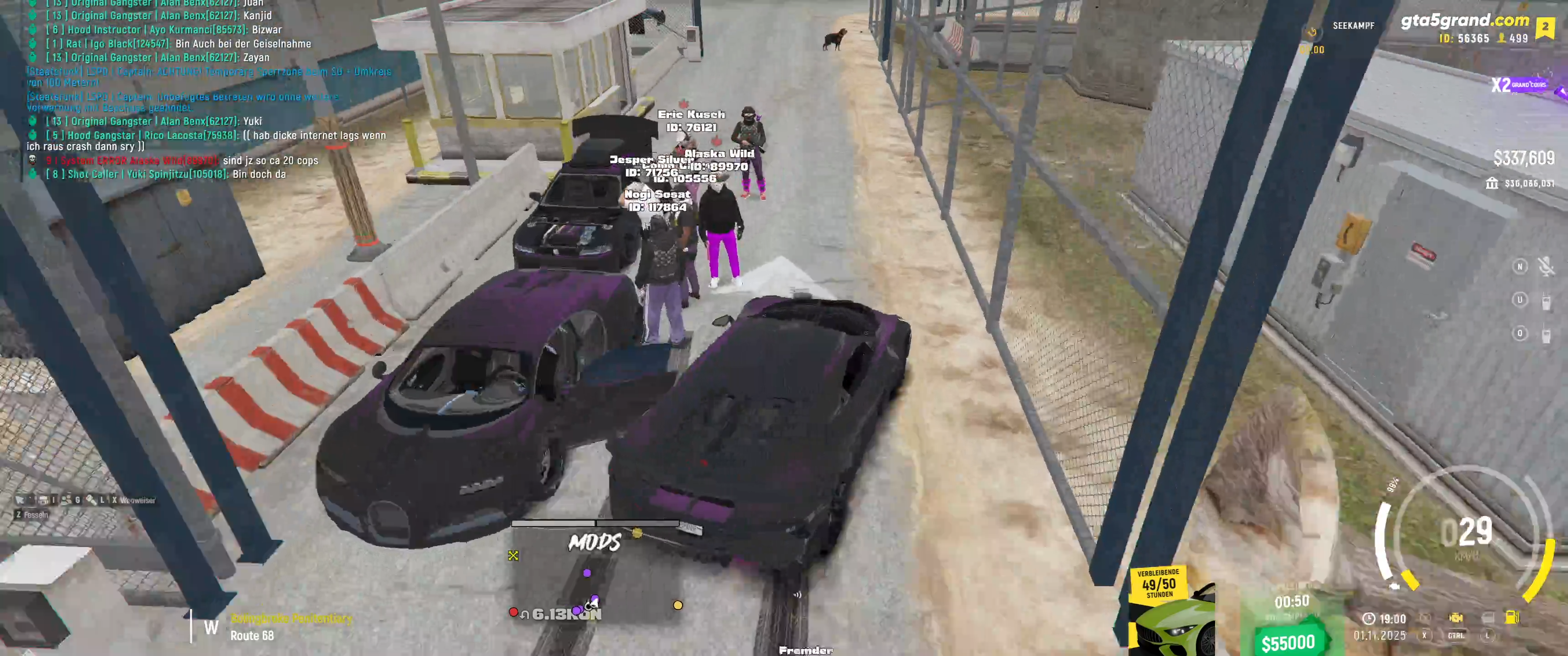Toggle the muted microphone icon
1568x656 pixels.
pyautogui.click(x=1546, y=266)
